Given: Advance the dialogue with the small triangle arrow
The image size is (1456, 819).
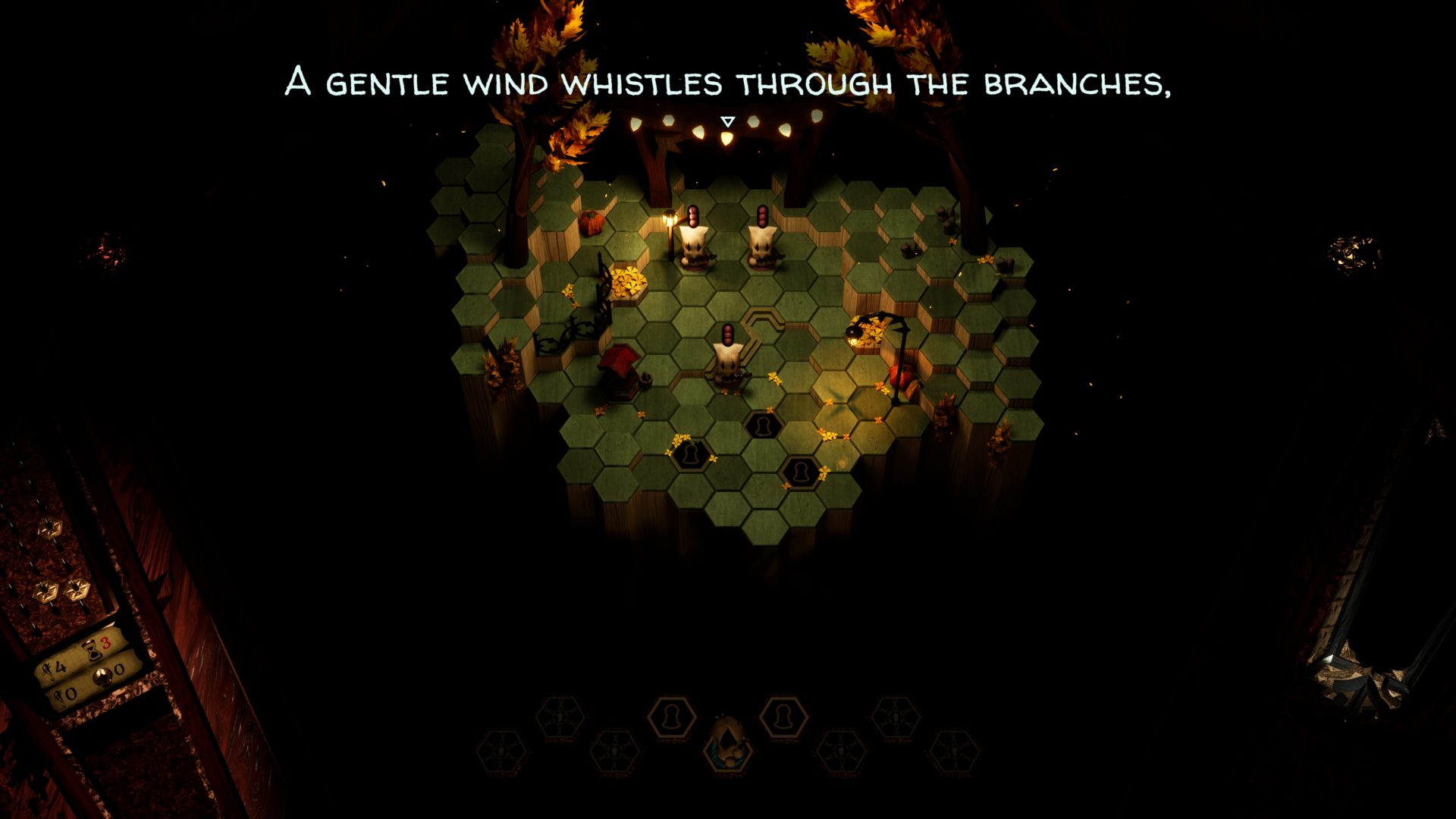Looking at the screenshot, I should coord(728,121).
